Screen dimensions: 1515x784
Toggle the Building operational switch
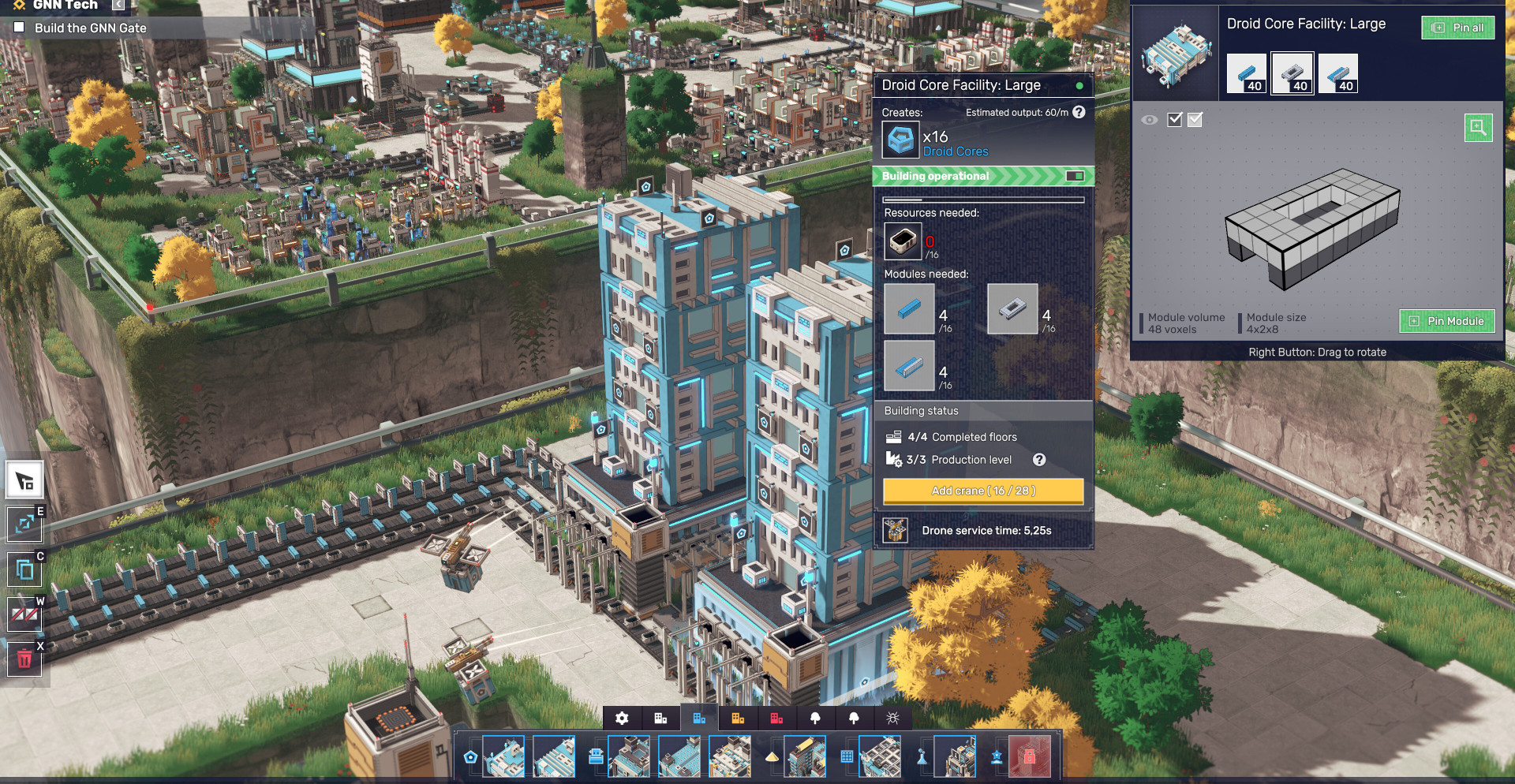(1075, 176)
